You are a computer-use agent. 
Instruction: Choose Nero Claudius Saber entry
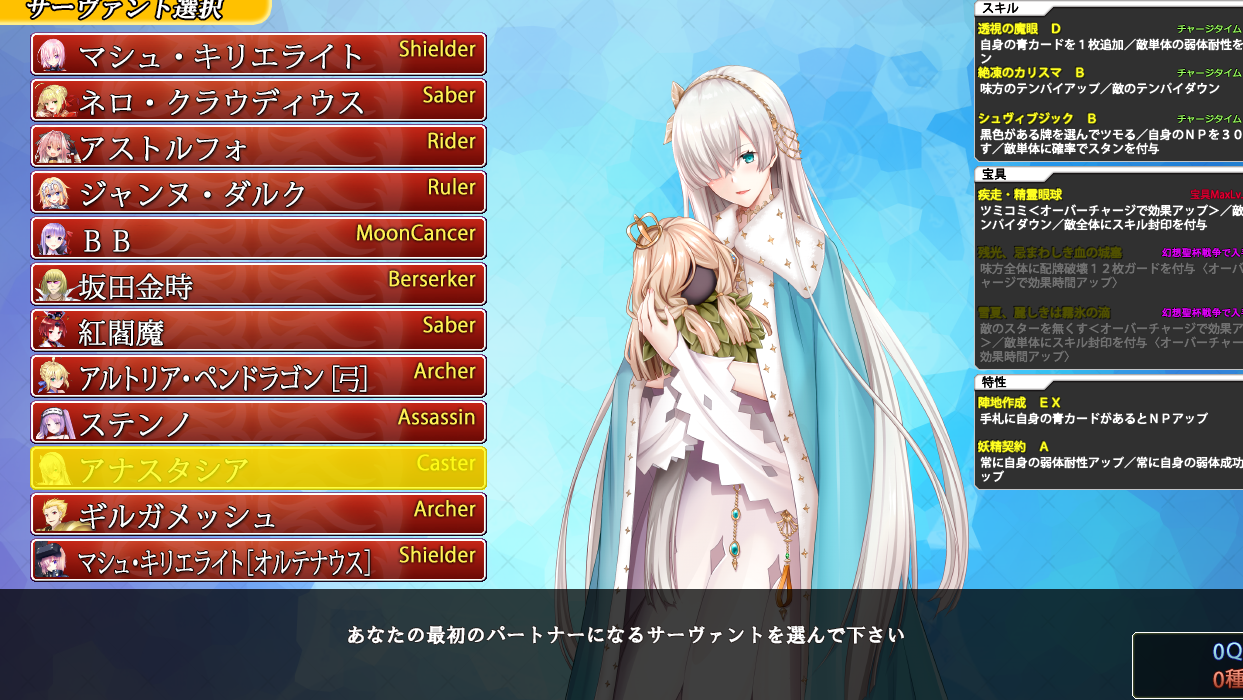pos(258,100)
